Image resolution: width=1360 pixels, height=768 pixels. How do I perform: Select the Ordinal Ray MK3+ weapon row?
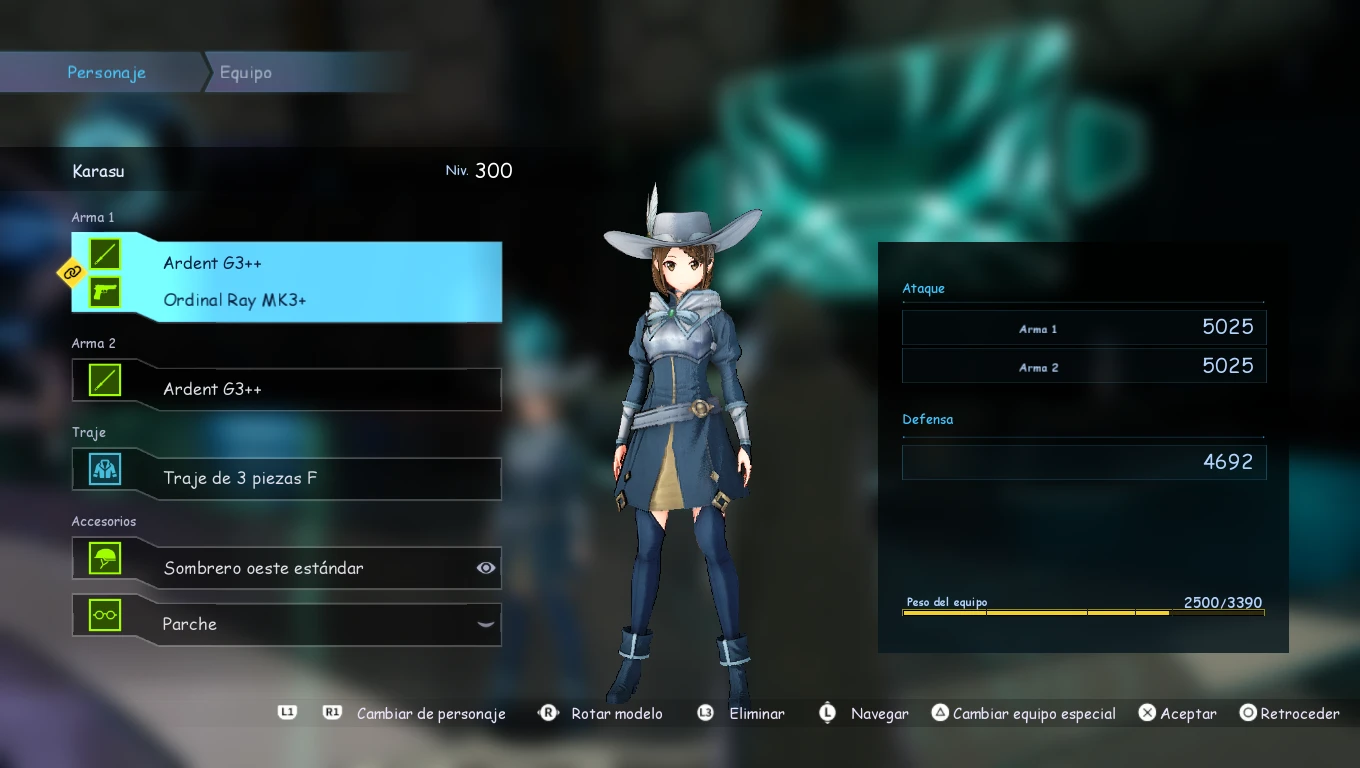coord(235,300)
